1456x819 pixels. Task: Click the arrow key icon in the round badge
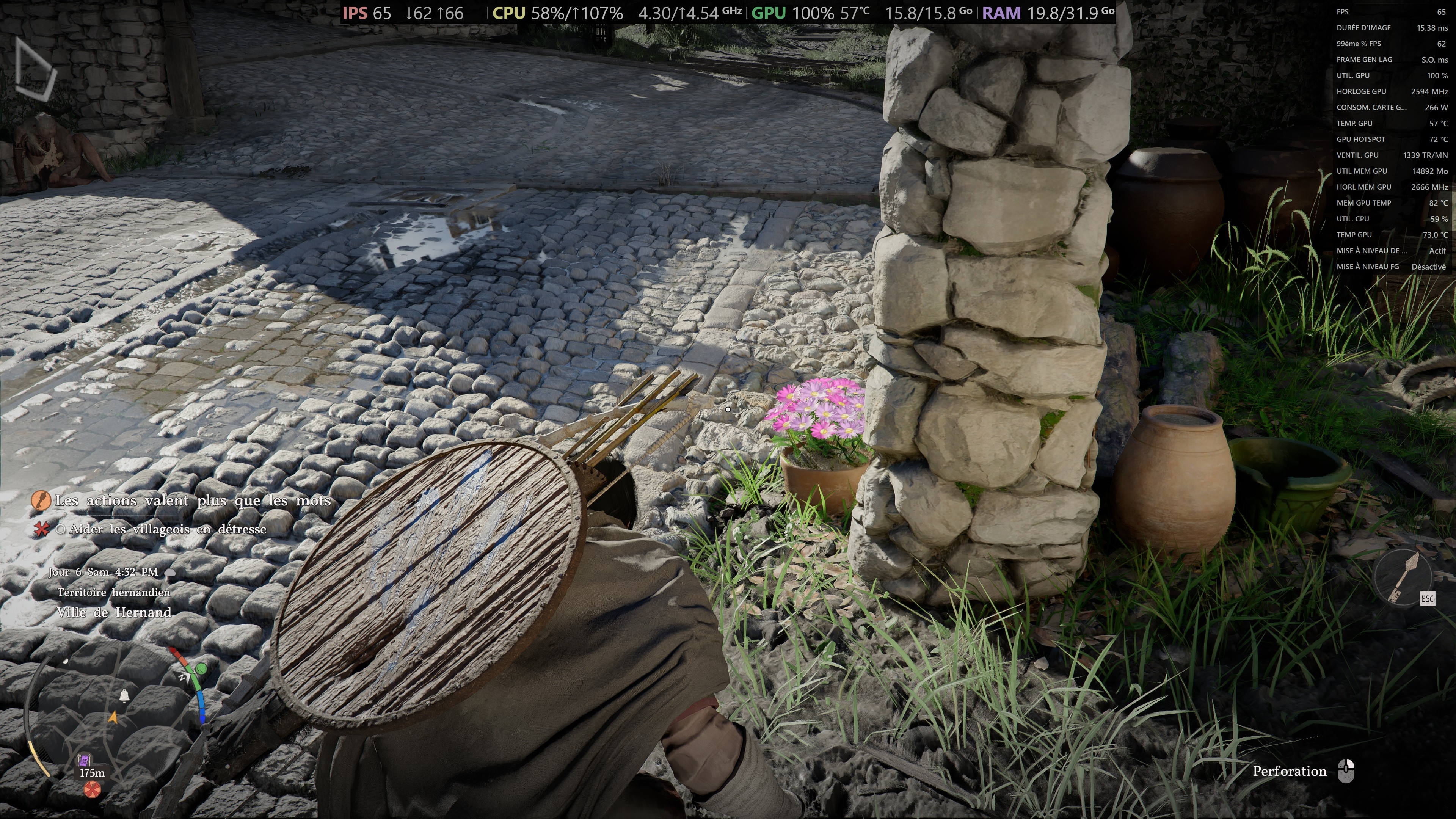pyautogui.click(x=1403, y=576)
